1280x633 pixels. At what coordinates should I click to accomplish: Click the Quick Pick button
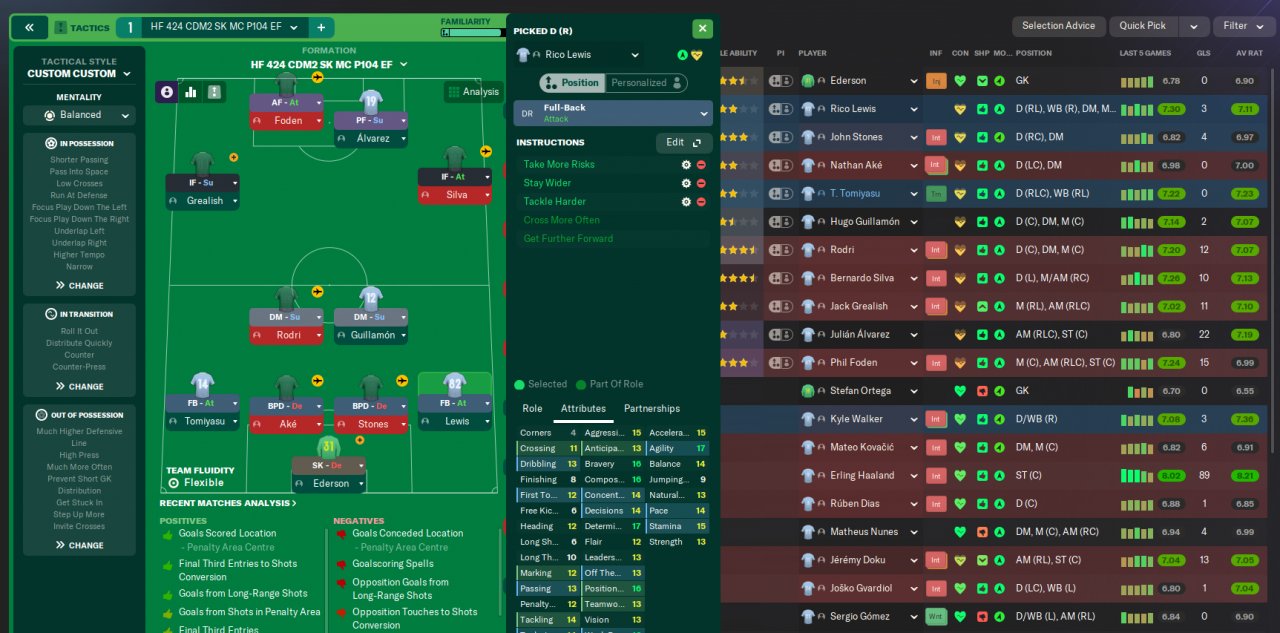click(x=1142, y=26)
